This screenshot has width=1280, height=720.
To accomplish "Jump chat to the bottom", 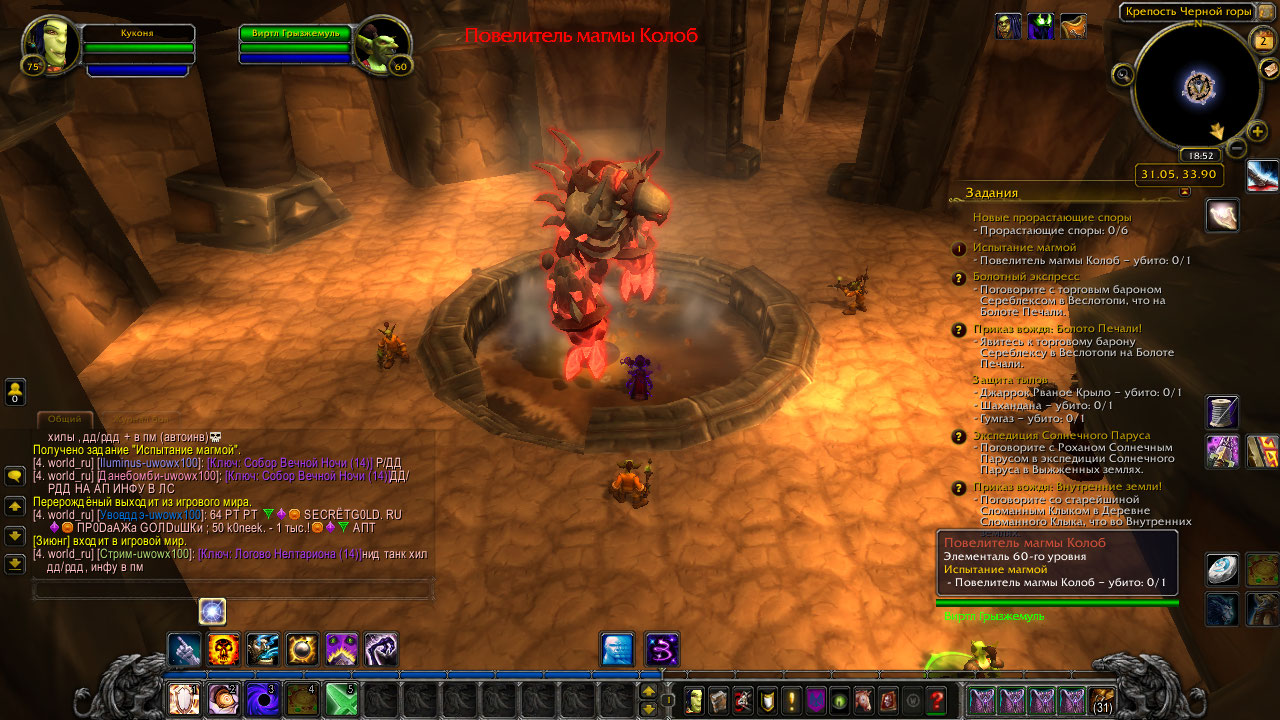I will pyautogui.click(x=15, y=564).
